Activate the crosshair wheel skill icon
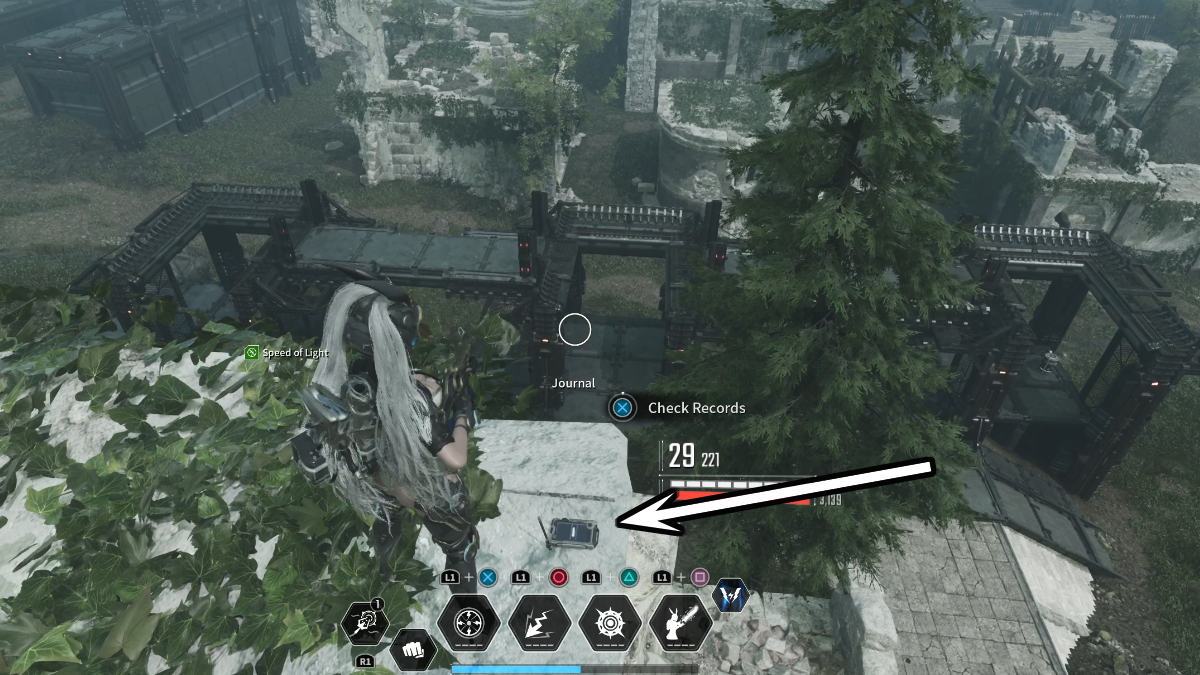 point(470,625)
